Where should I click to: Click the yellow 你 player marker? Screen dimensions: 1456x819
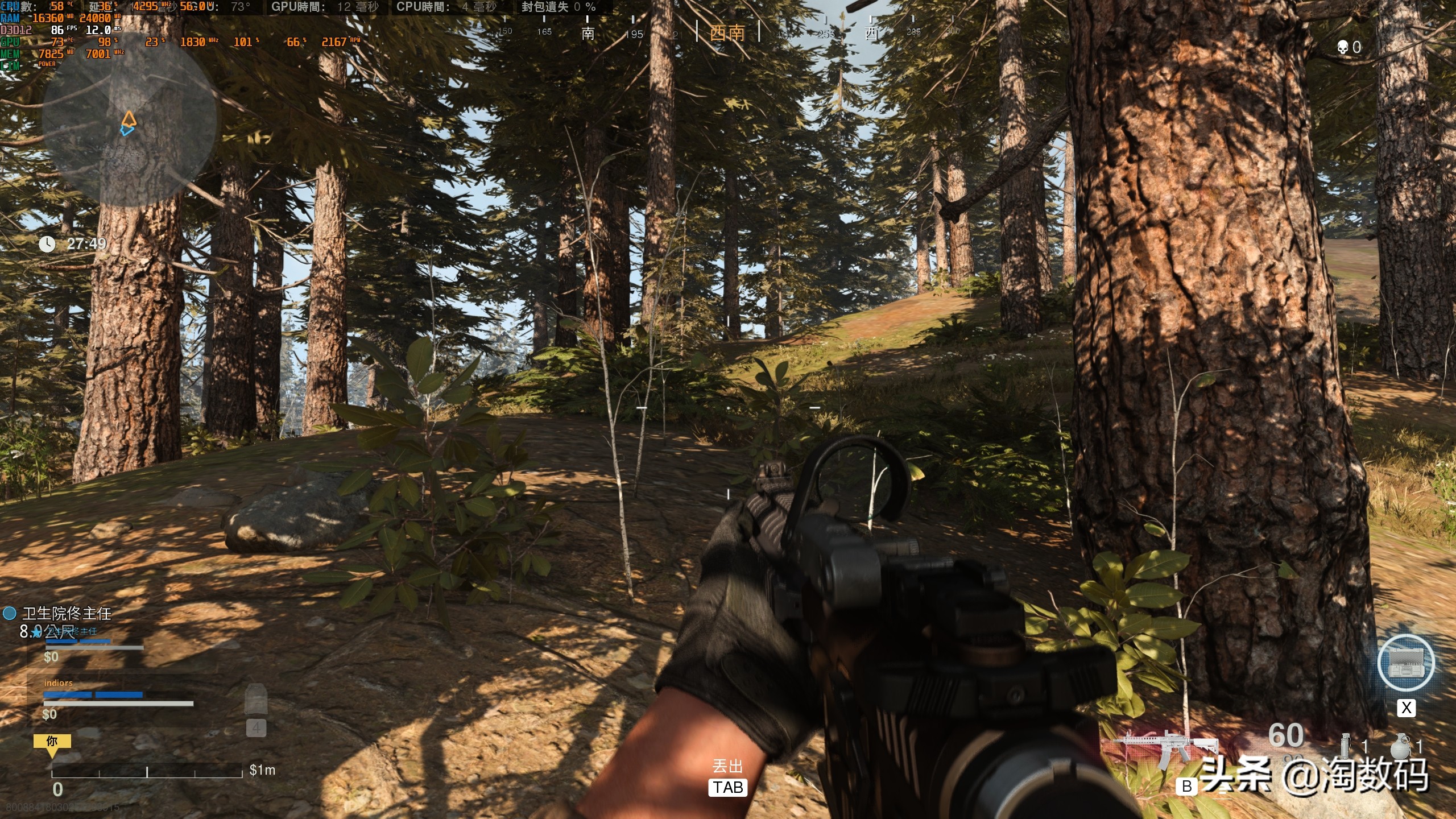point(52,742)
